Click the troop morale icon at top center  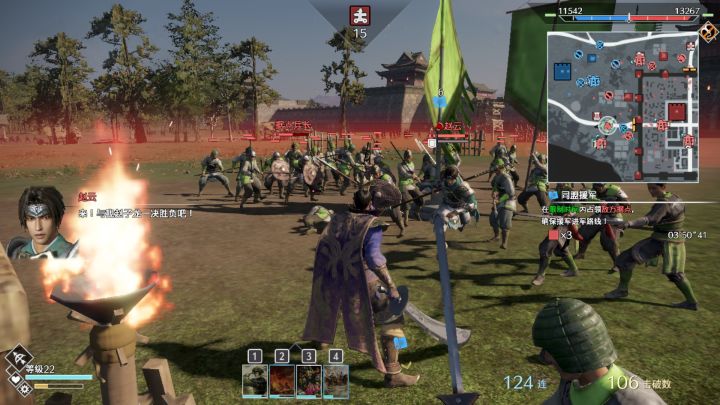(x=359, y=14)
